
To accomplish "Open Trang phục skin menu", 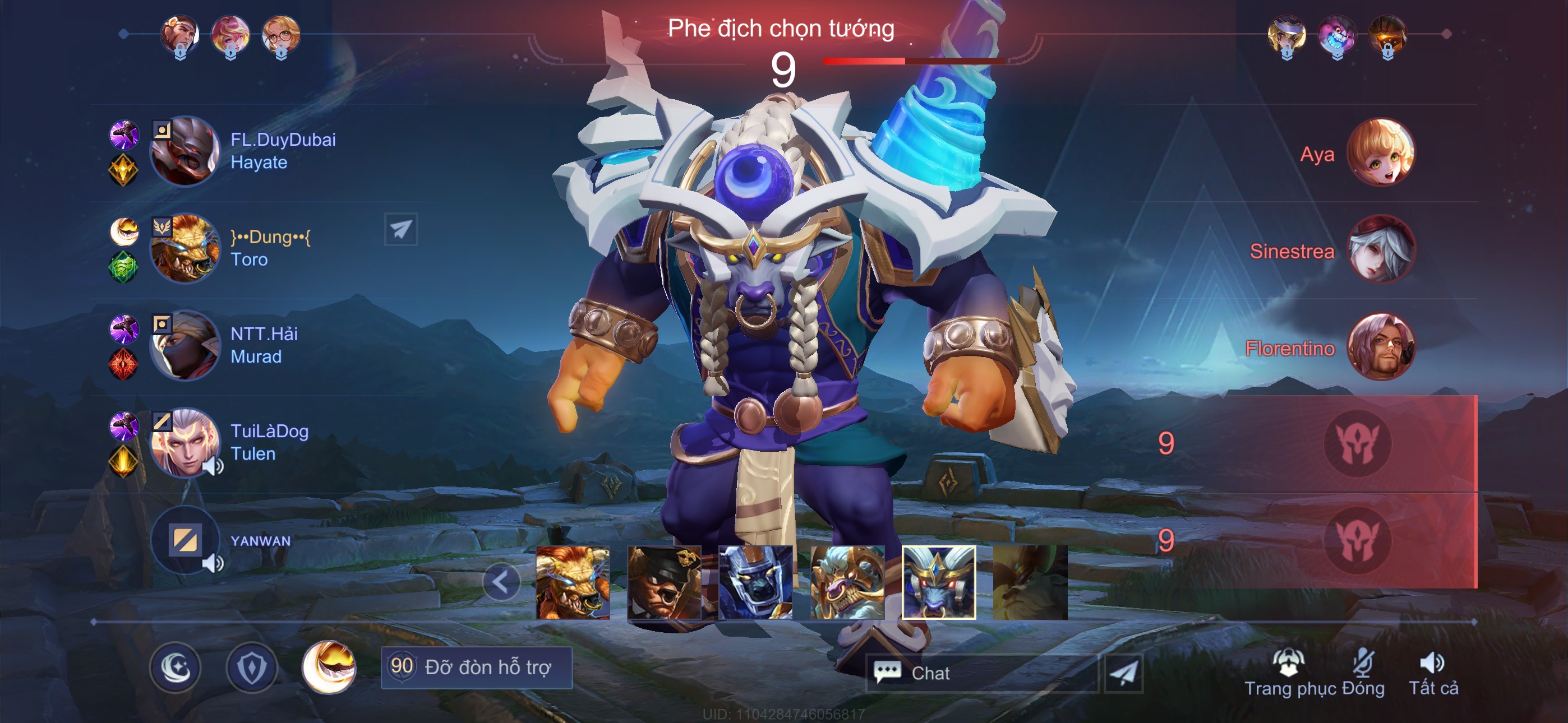I will point(1289,674).
